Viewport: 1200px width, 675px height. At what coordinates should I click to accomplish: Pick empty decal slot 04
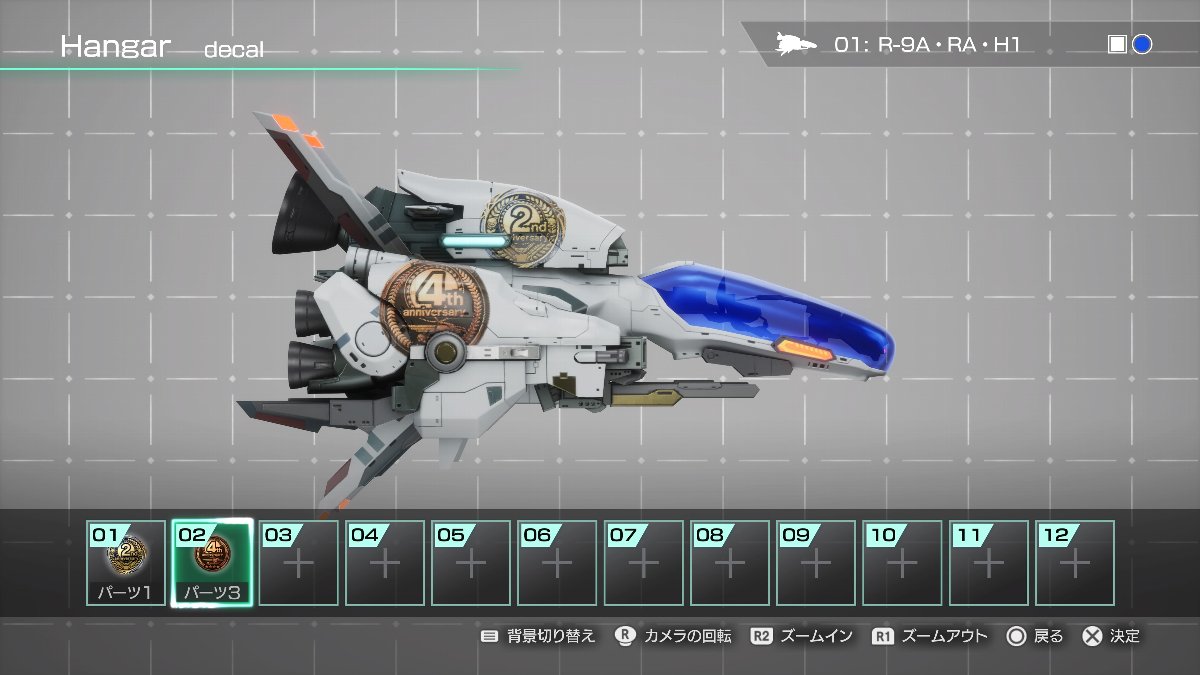[385, 563]
